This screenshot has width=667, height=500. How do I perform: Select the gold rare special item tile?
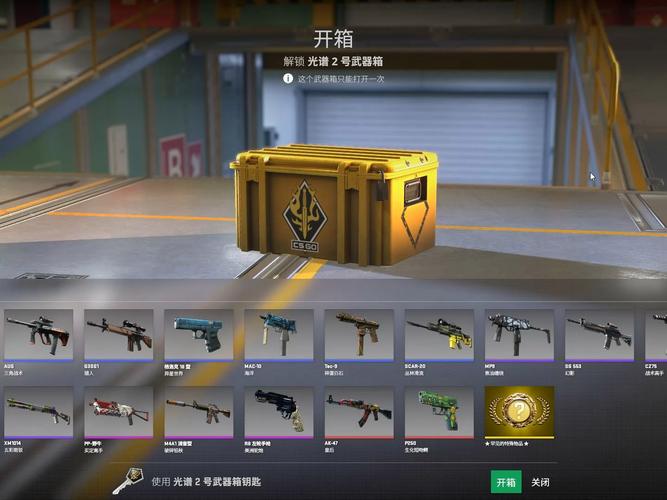coord(519,411)
